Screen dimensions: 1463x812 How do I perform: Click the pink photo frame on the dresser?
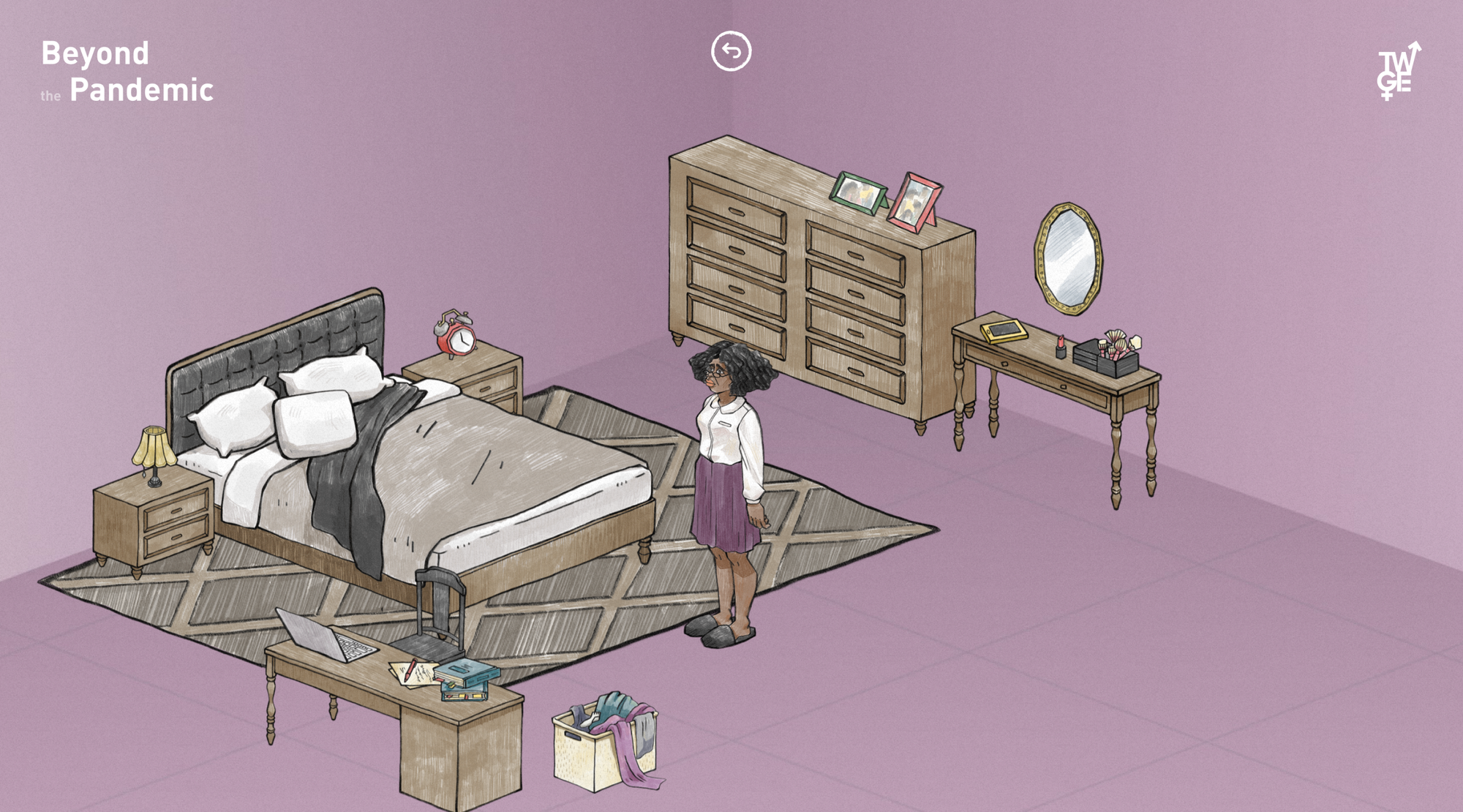(x=915, y=199)
